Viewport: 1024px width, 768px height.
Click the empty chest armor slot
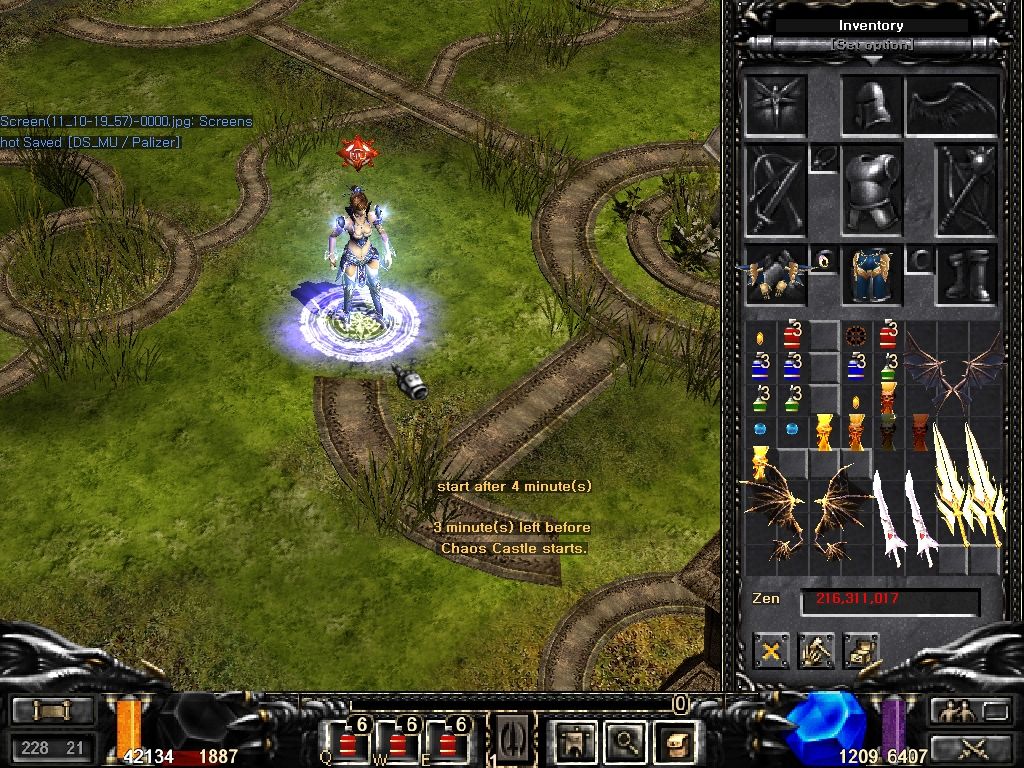[871, 189]
